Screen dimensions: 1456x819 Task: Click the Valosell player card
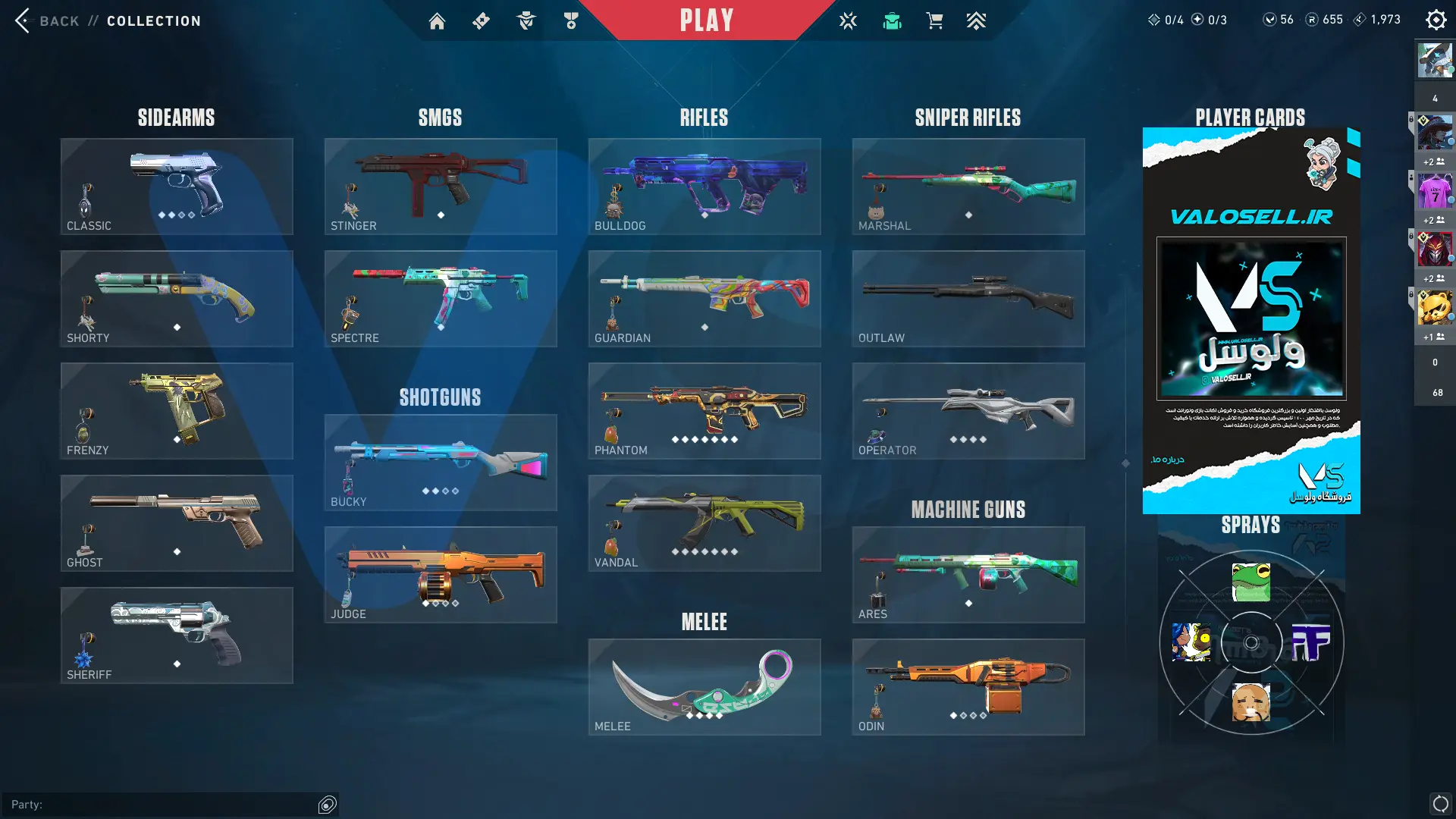(x=1251, y=320)
